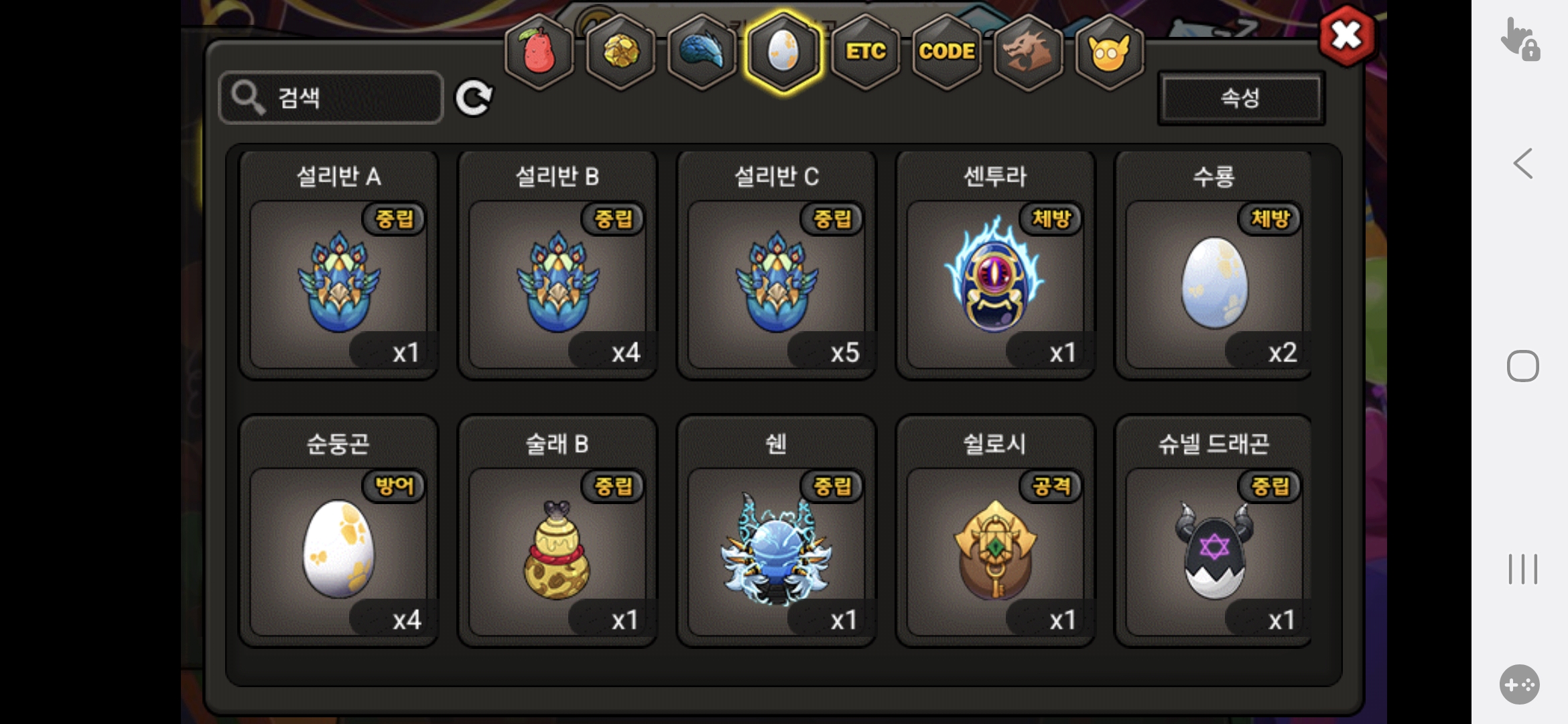The height and width of the screenshot is (724, 1568).
Task: Close the inventory with the red X
Action: click(1347, 36)
